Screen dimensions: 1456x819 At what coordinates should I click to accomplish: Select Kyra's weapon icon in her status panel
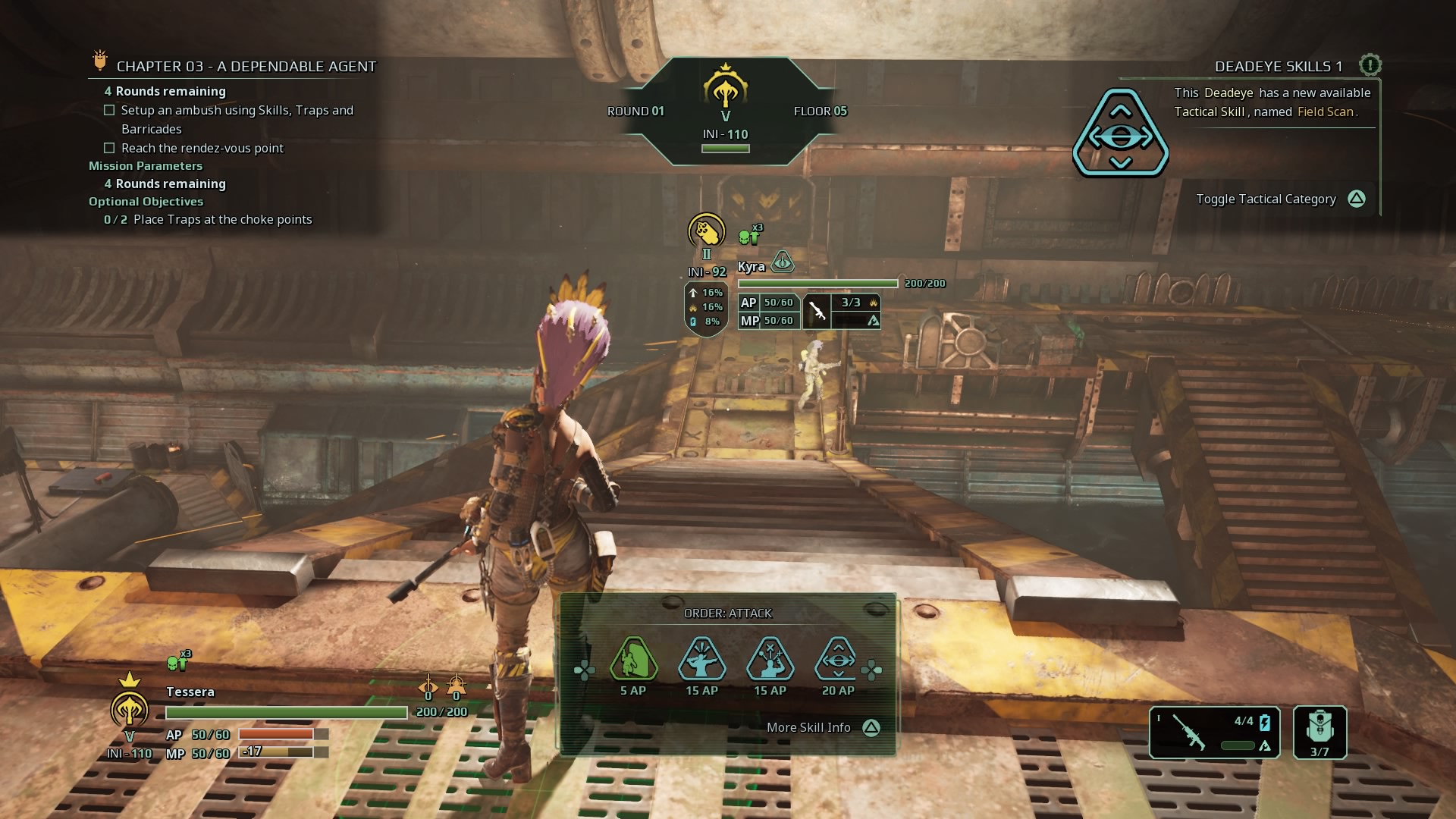(x=817, y=311)
